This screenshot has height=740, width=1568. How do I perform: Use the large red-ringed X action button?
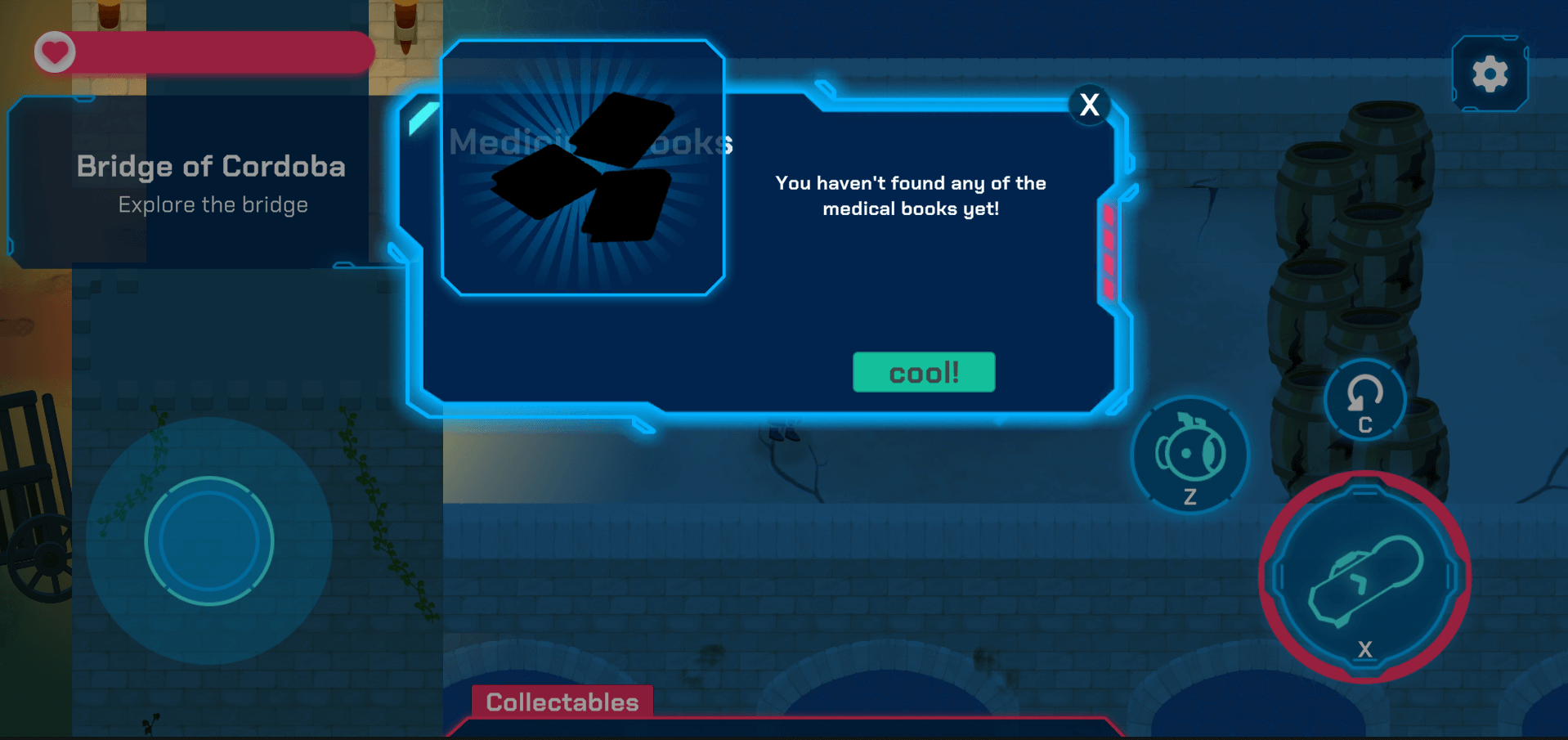point(1364,577)
